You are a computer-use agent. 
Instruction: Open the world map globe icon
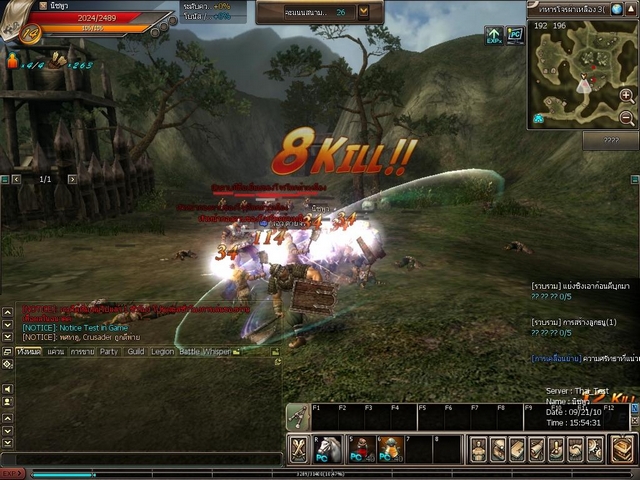pos(617,9)
